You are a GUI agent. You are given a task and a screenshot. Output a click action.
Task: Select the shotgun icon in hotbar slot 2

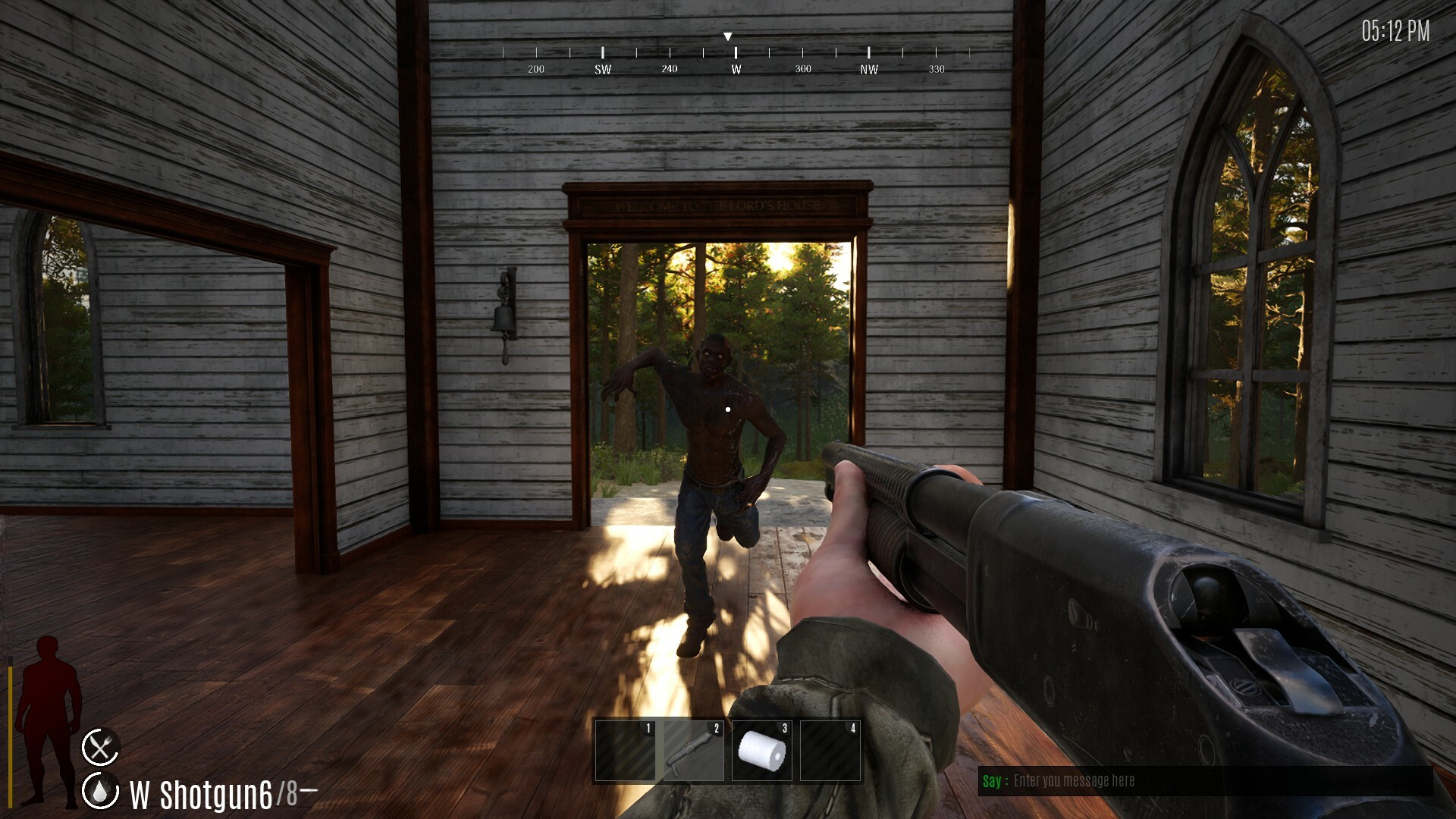(692, 751)
